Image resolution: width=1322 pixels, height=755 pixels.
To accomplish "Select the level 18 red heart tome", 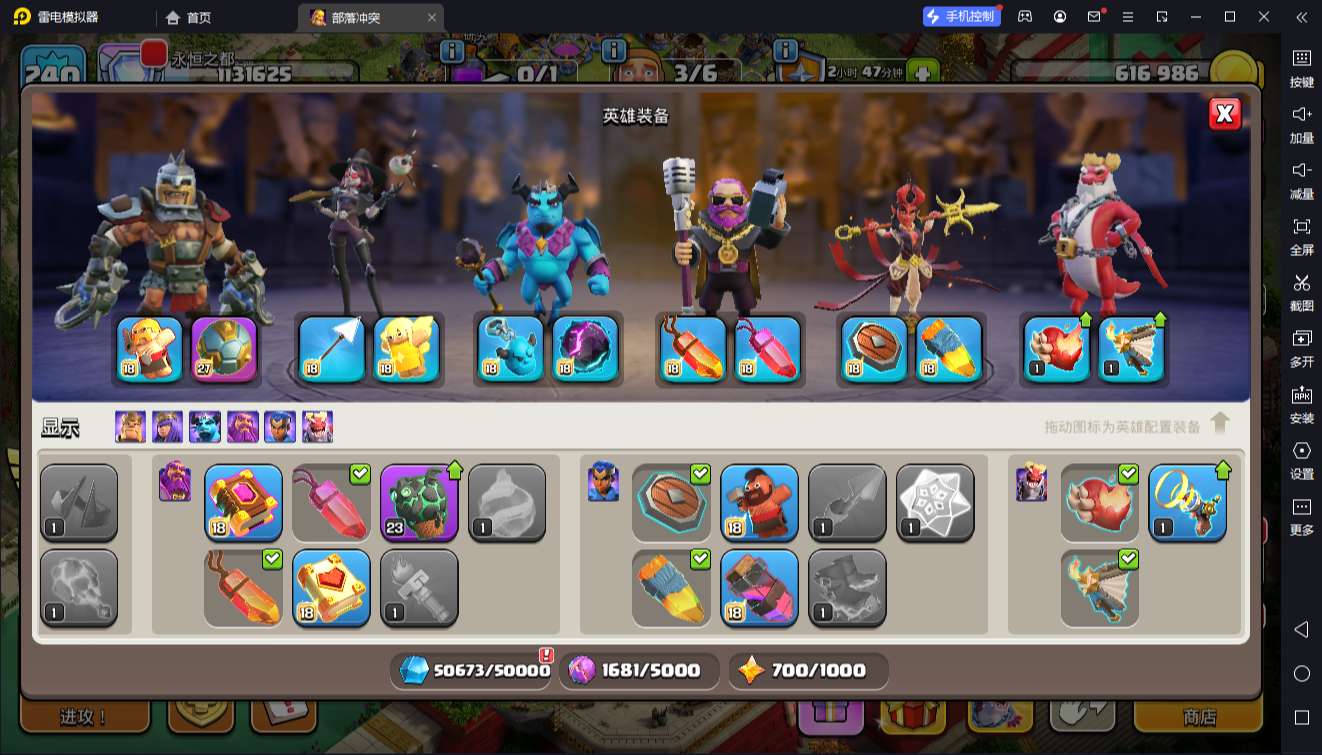I will tap(331, 588).
